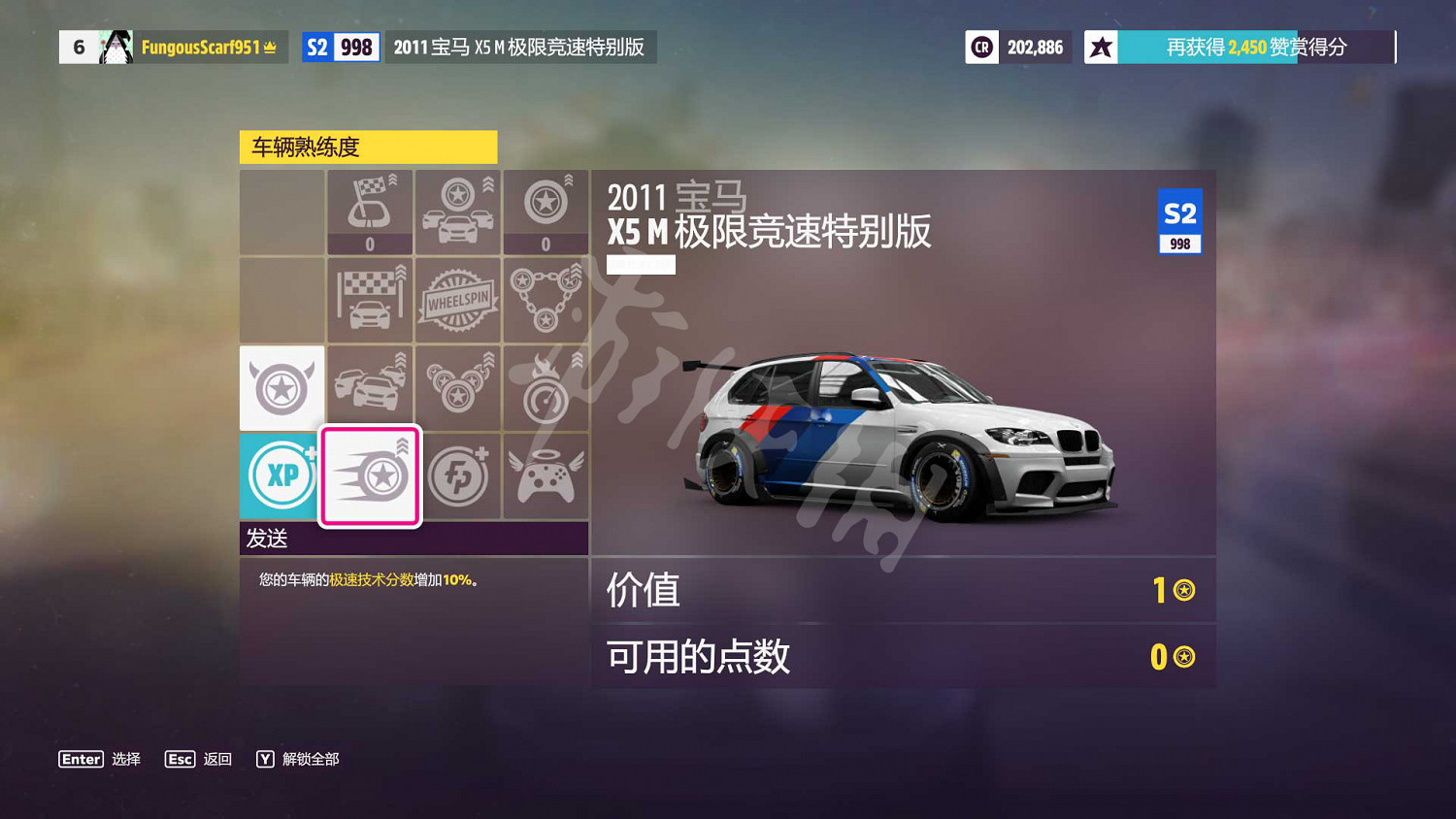Select the horned skill badge perk
Screen dimensions: 1456x819
coord(281,387)
